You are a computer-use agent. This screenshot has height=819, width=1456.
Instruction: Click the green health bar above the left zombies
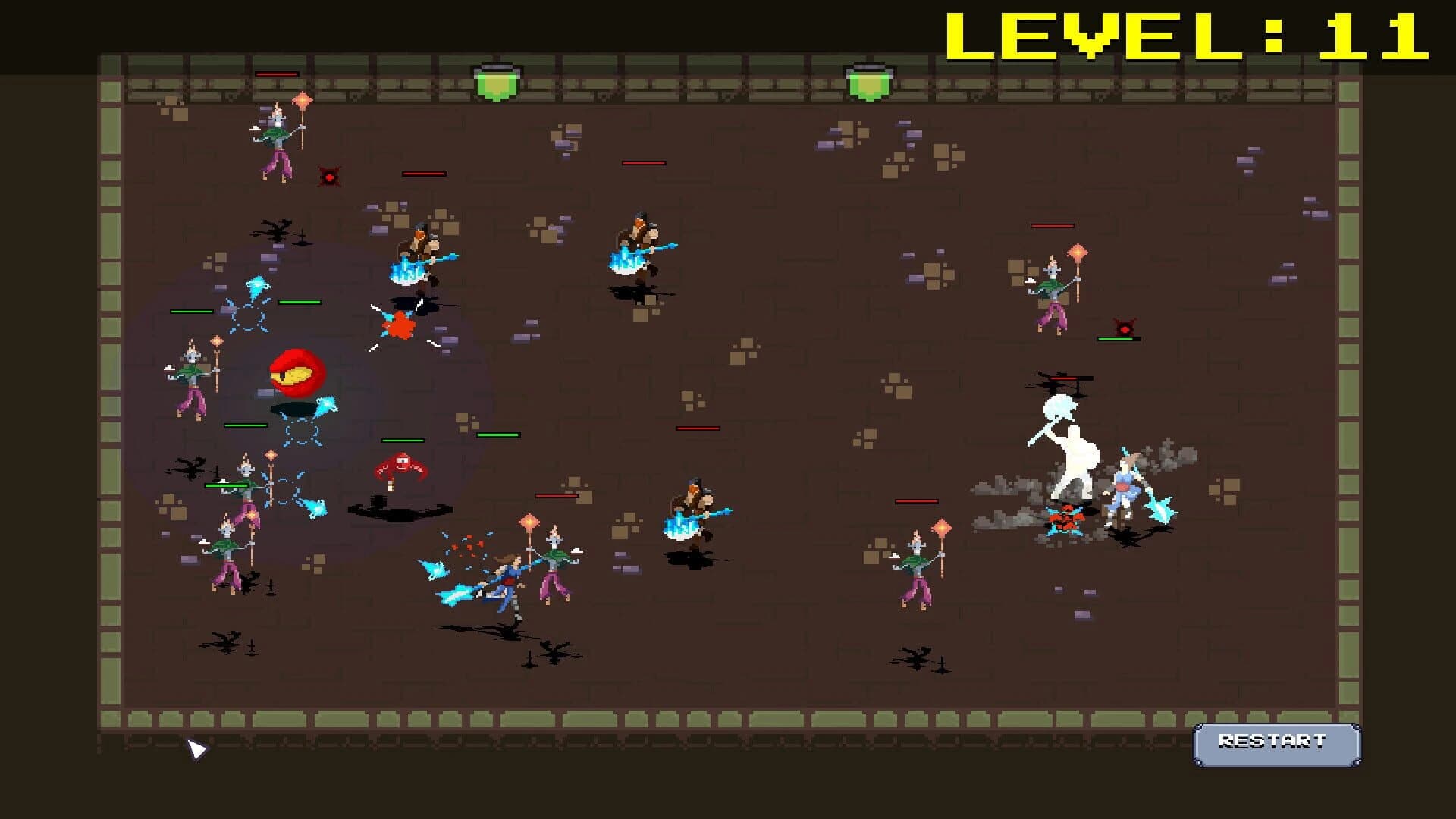tap(193, 311)
